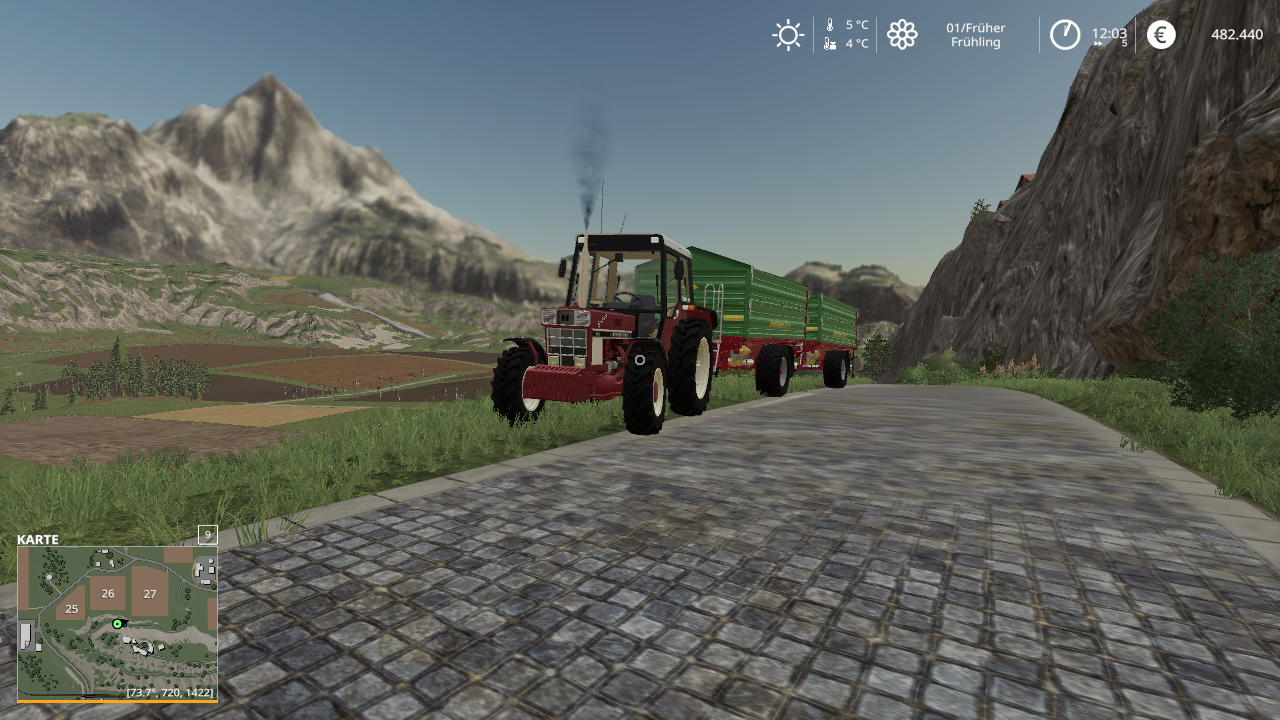Click the sun weather icon
The image size is (1280, 720).
pos(788,35)
